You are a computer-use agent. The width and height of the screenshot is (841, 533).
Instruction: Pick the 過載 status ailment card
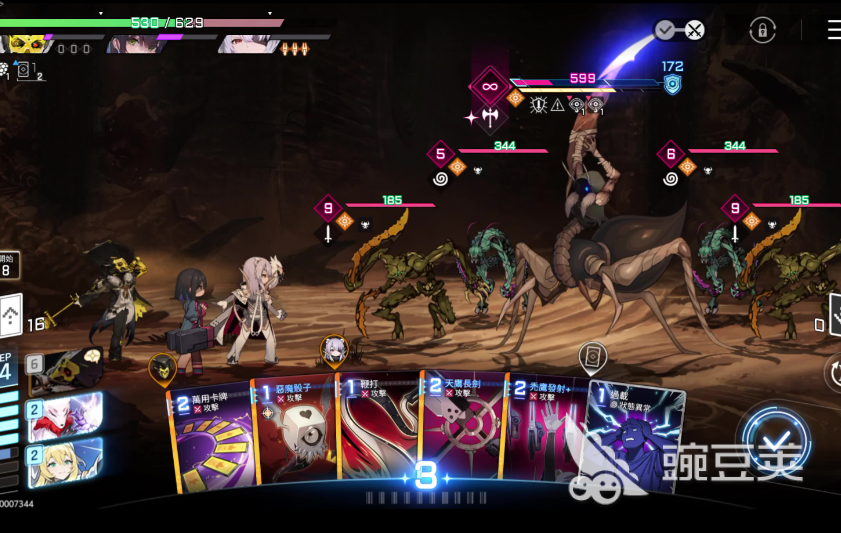coord(635,440)
